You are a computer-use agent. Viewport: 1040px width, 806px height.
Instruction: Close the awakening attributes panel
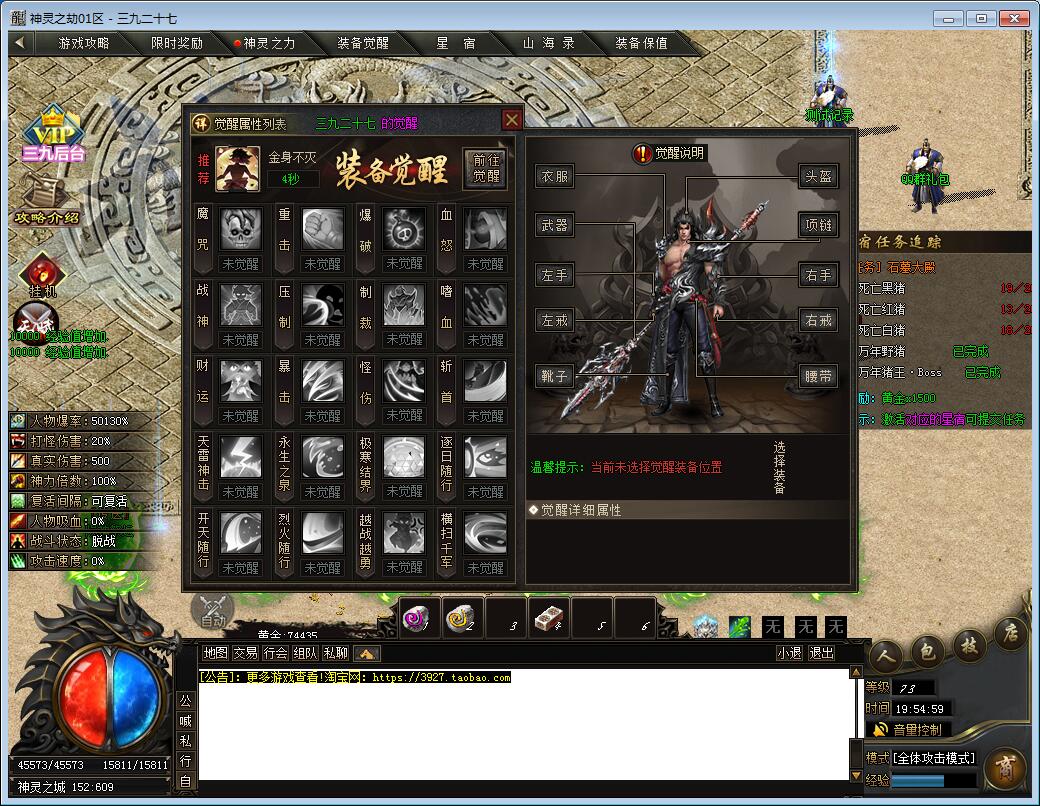tap(512, 120)
